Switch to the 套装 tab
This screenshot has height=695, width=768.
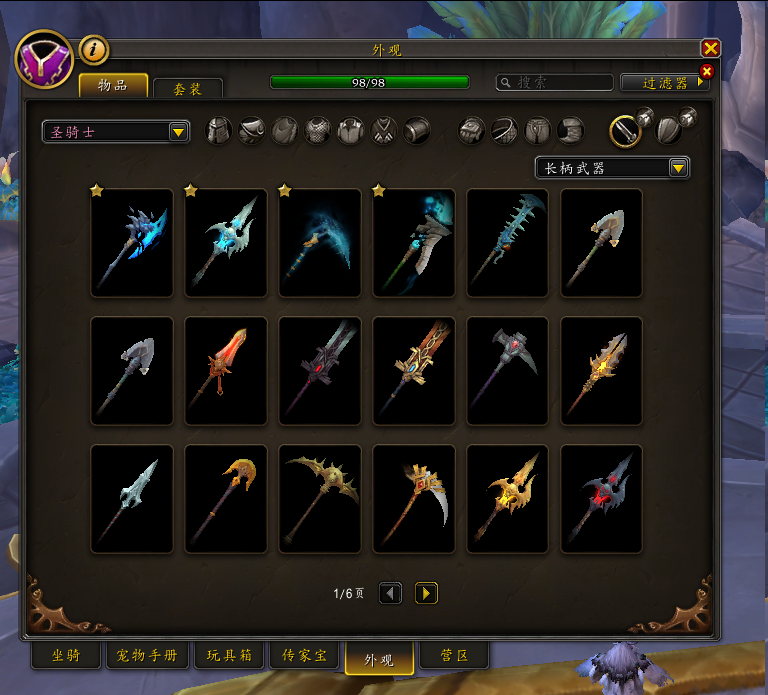[x=188, y=88]
